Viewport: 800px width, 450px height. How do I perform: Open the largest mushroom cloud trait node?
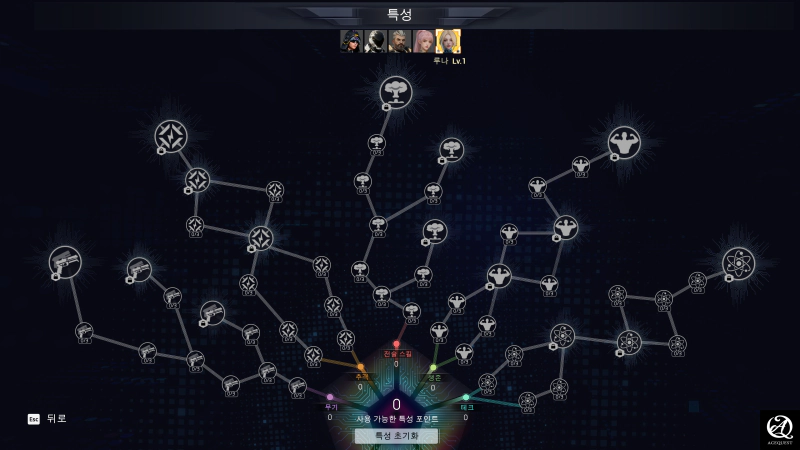tap(396, 92)
